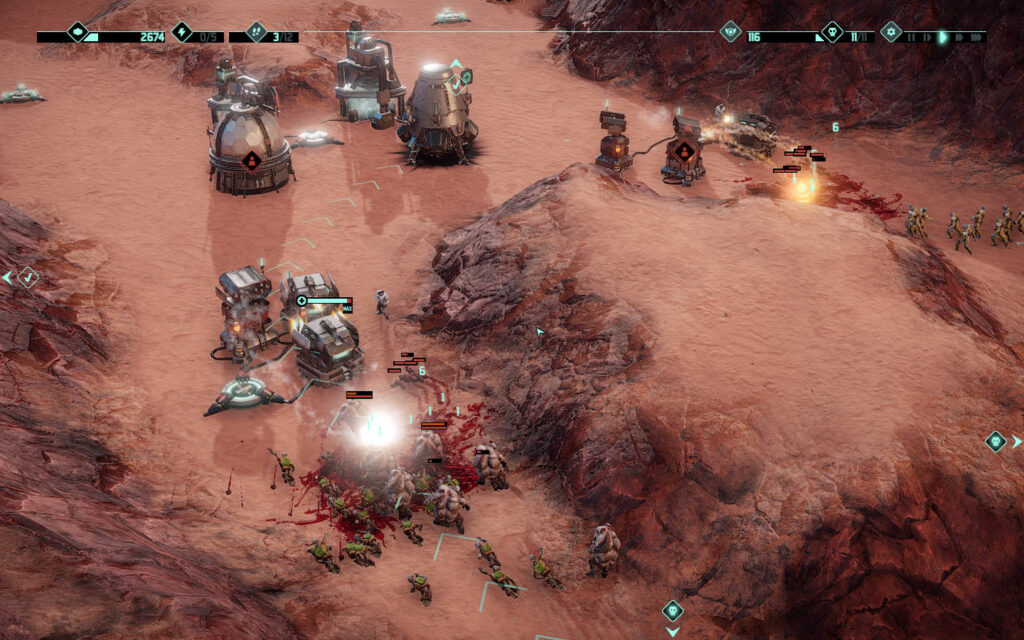Viewport: 1024px width, 640px height.
Task: Set the fastest triple-arrow game speed
Action: 976,37
